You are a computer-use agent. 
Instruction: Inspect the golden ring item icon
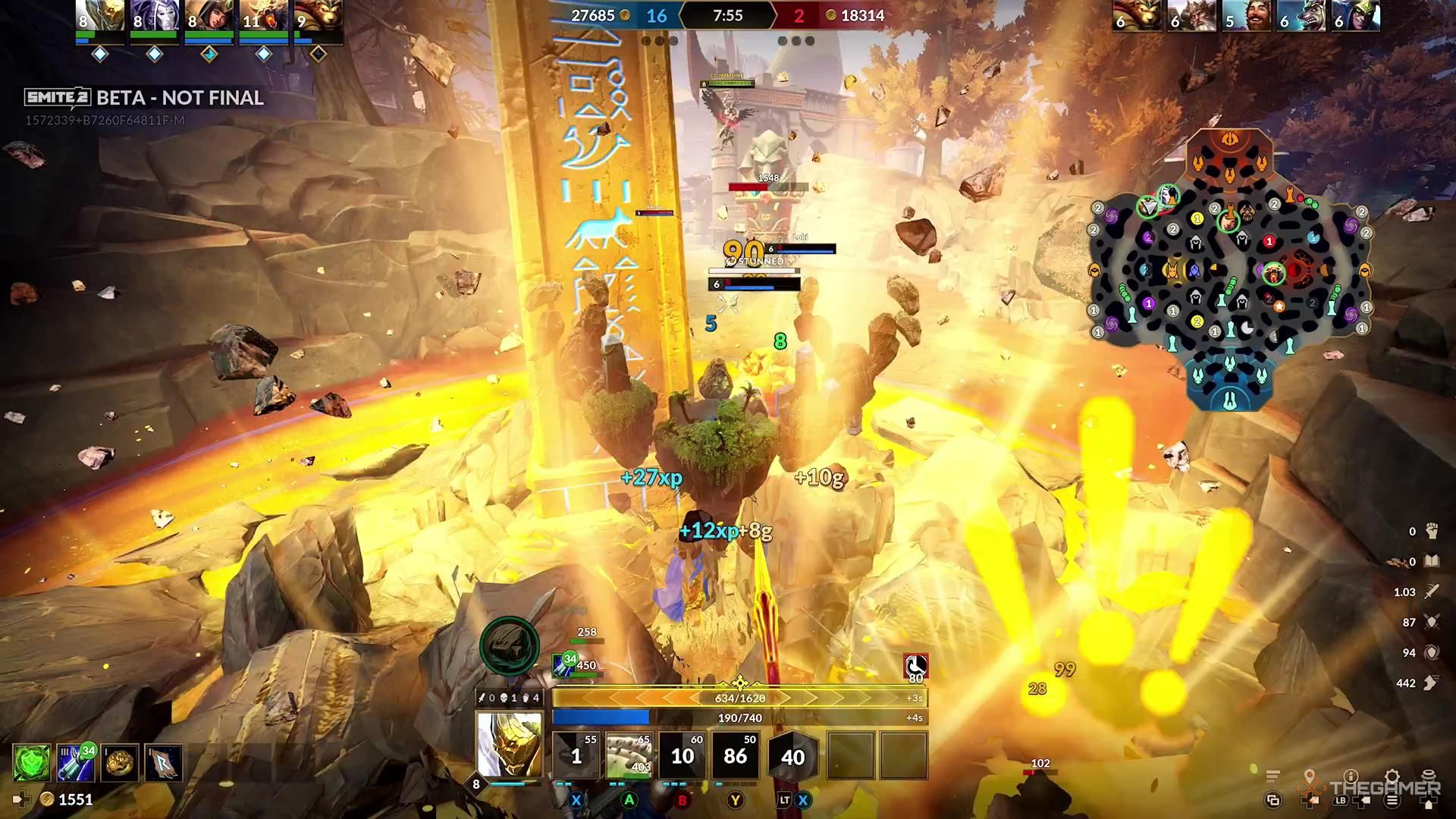(x=120, y=763)
